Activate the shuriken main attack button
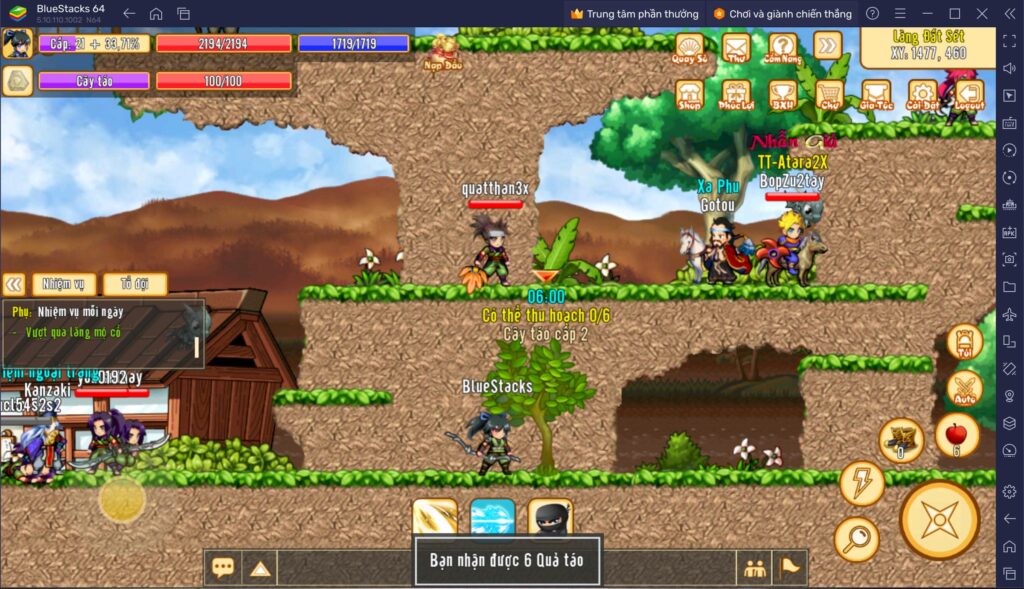 point(939,519)
